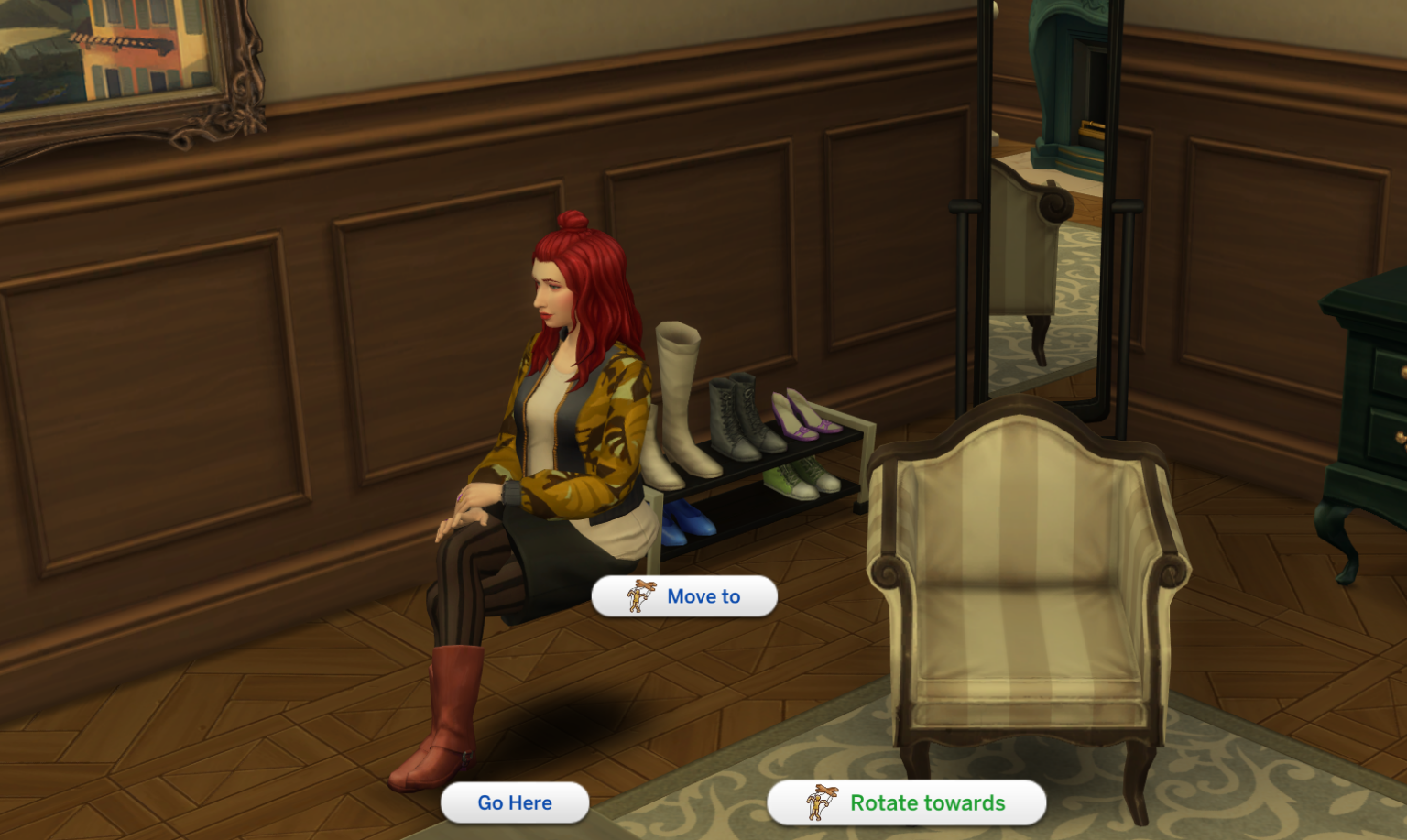
Task: Click the marionette icon on Rotate towards
Action: click(822, 802)
